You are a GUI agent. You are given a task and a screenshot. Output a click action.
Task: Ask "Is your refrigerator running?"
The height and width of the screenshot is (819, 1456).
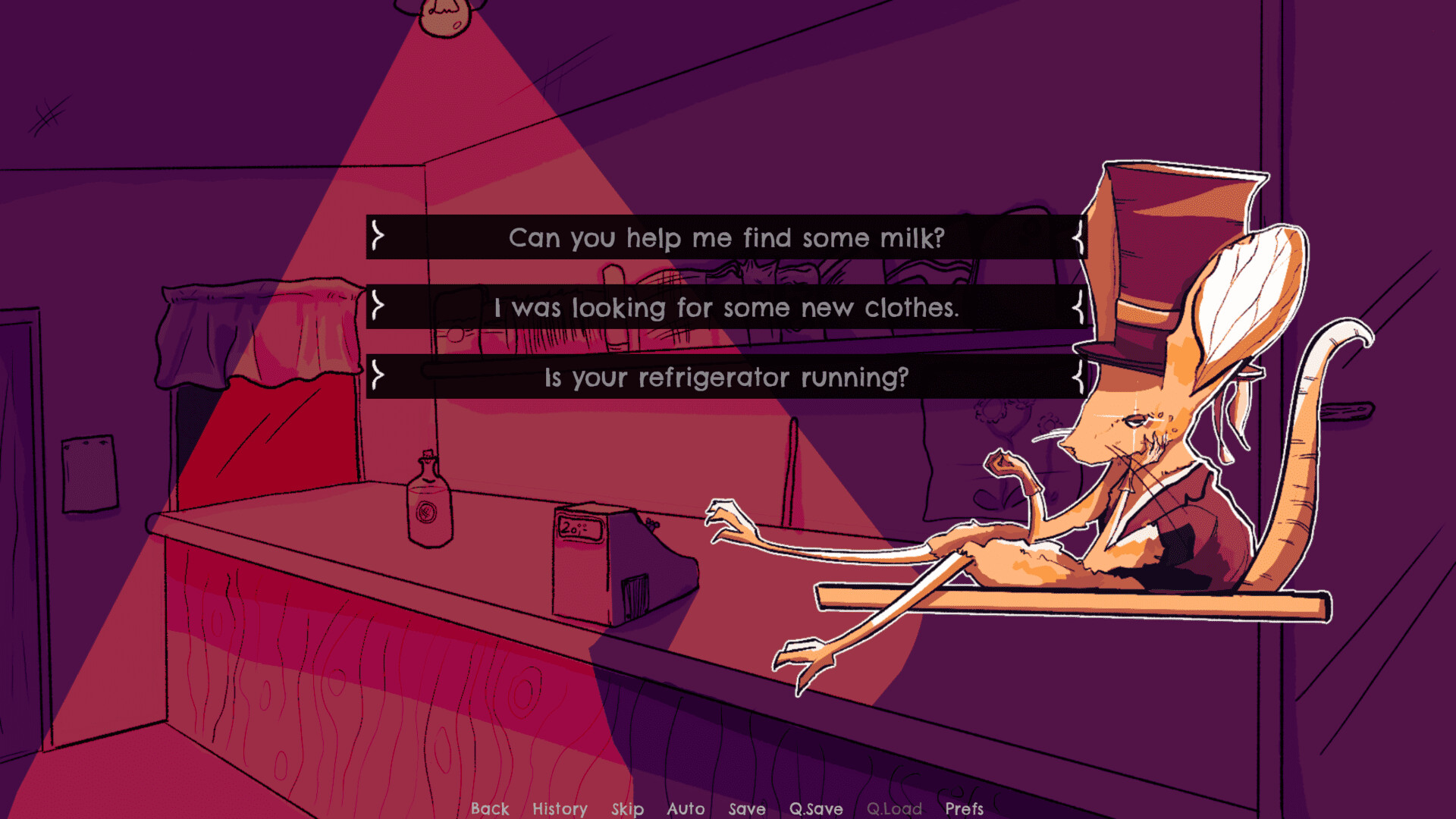pyautogui.click(x=726, y=378)
